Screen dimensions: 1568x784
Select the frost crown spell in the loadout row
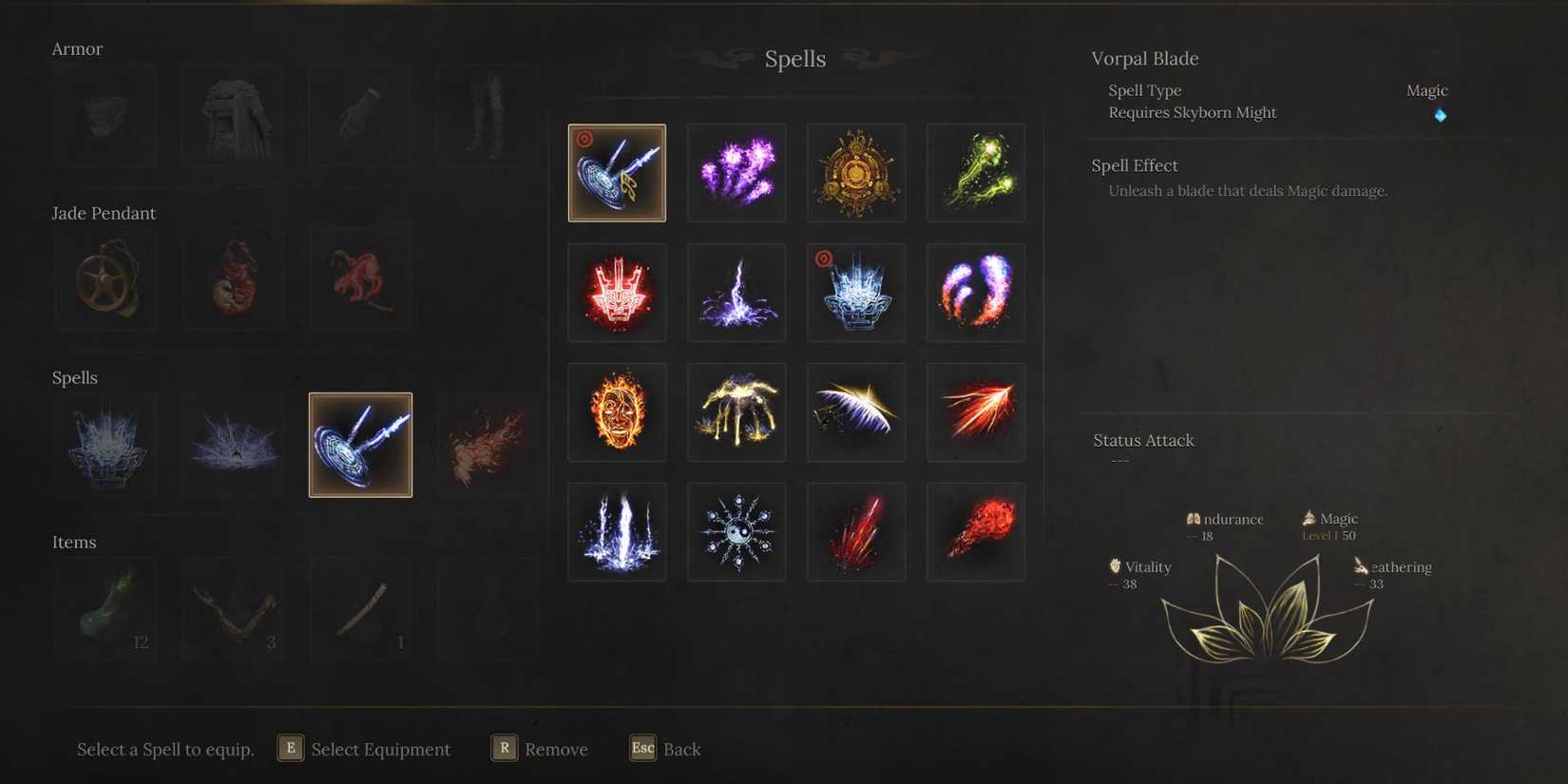click(105, 444)
